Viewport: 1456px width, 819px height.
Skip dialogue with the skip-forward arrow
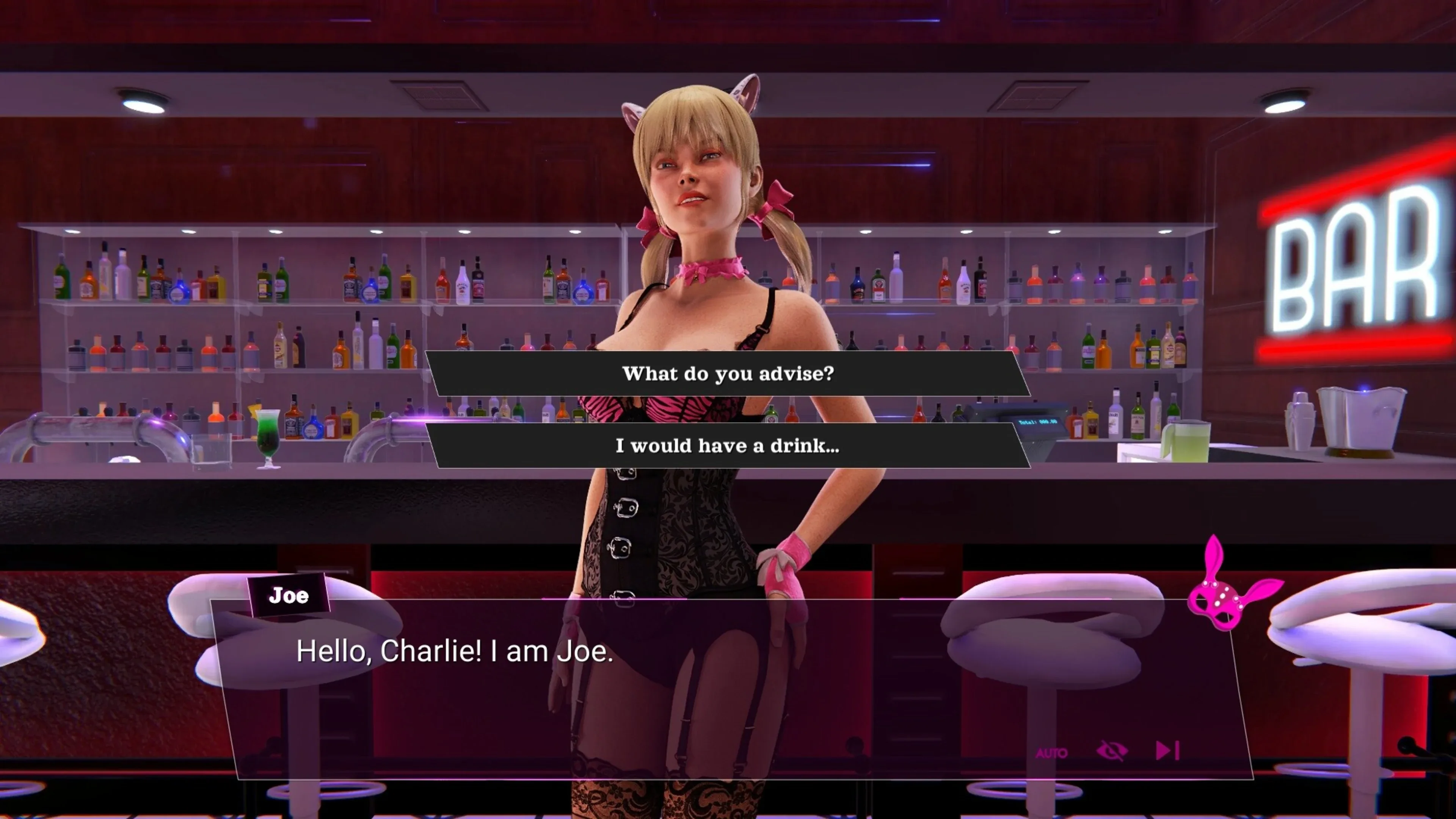[1167, 751]
